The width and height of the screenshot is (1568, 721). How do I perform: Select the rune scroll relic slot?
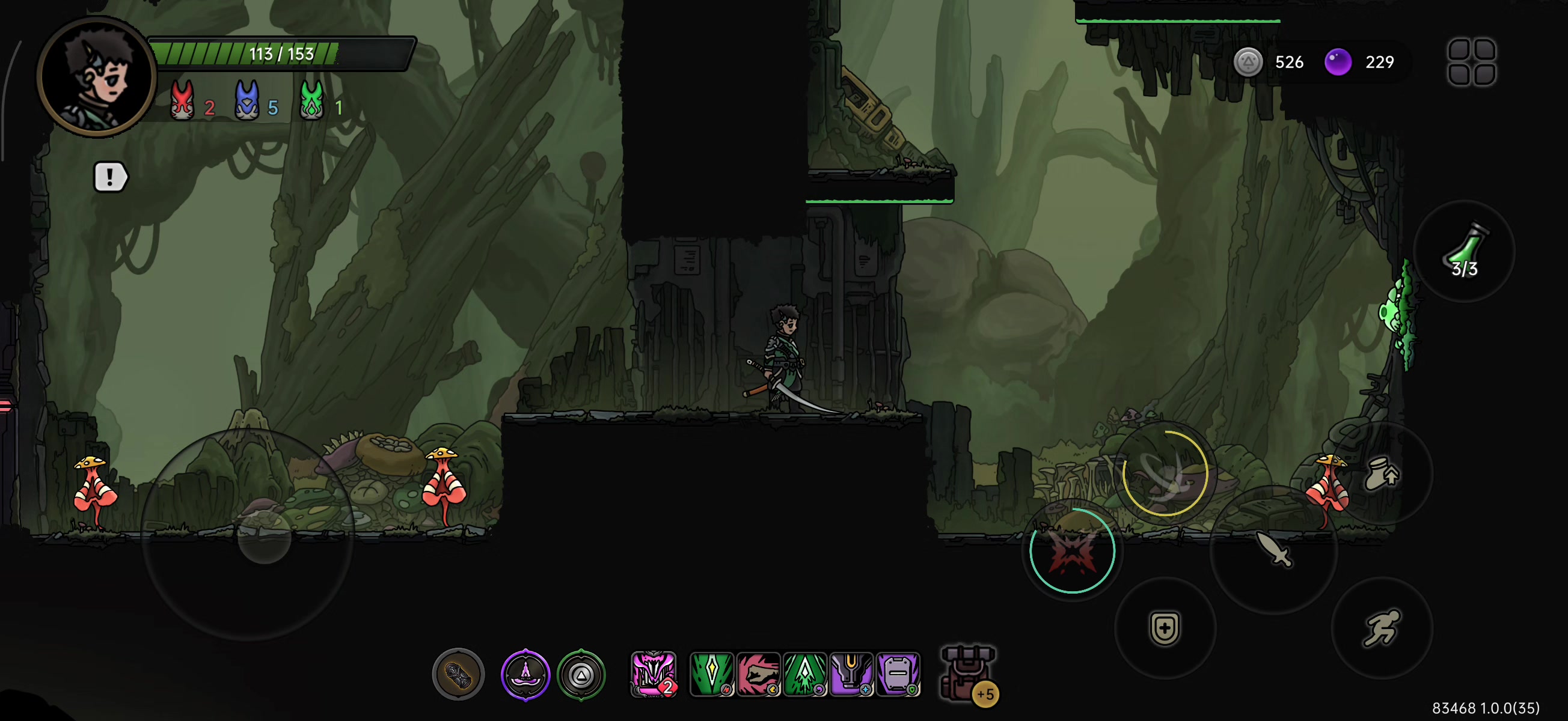click(x=458, y=674)
